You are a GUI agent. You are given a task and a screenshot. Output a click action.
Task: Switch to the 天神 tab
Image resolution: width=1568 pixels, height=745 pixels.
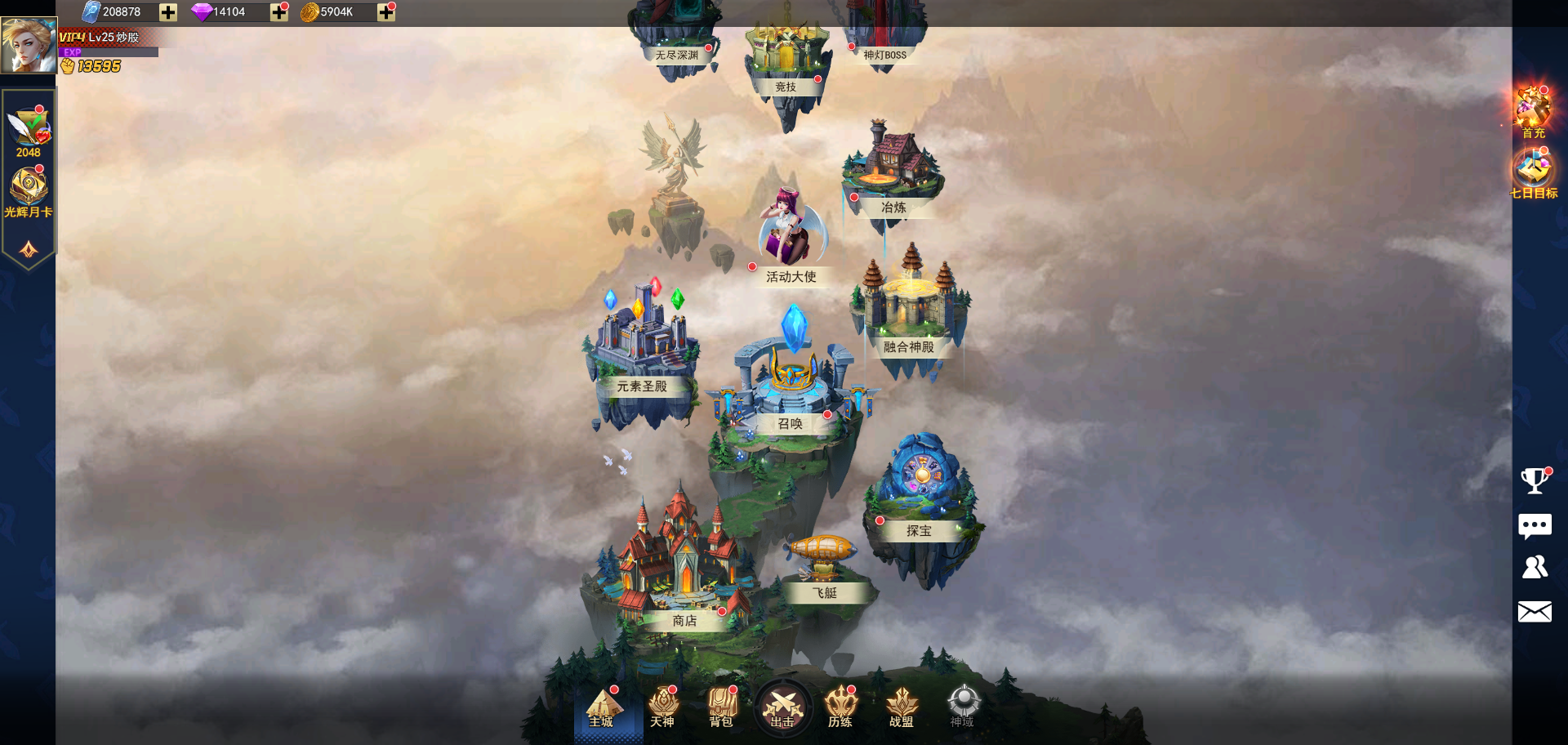pos(662,707)
